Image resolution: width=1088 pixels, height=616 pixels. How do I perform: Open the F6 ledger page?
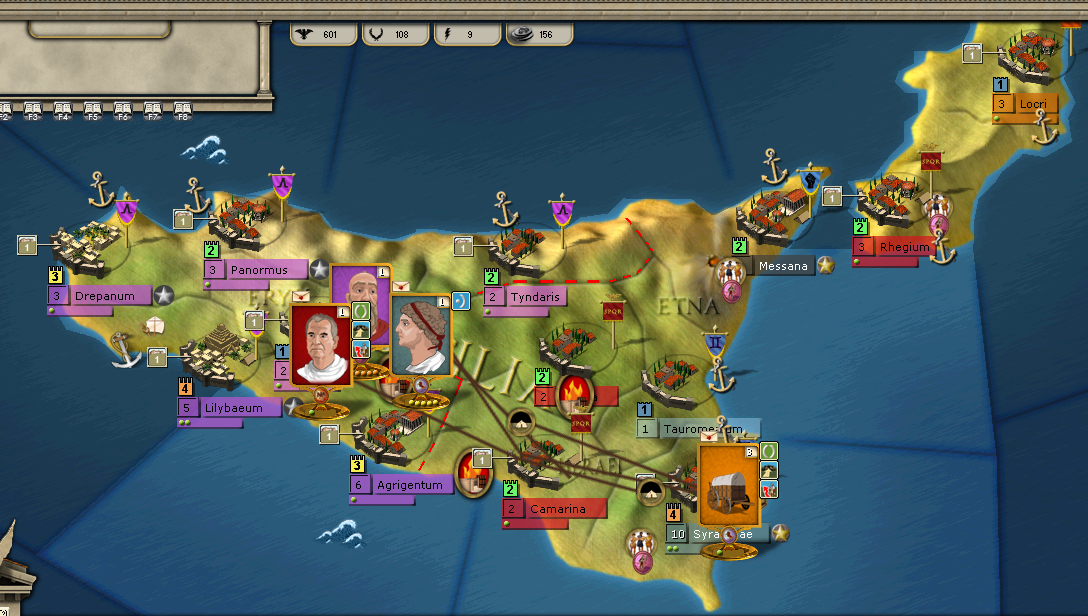pyautogui.click(x=123, y=108)
